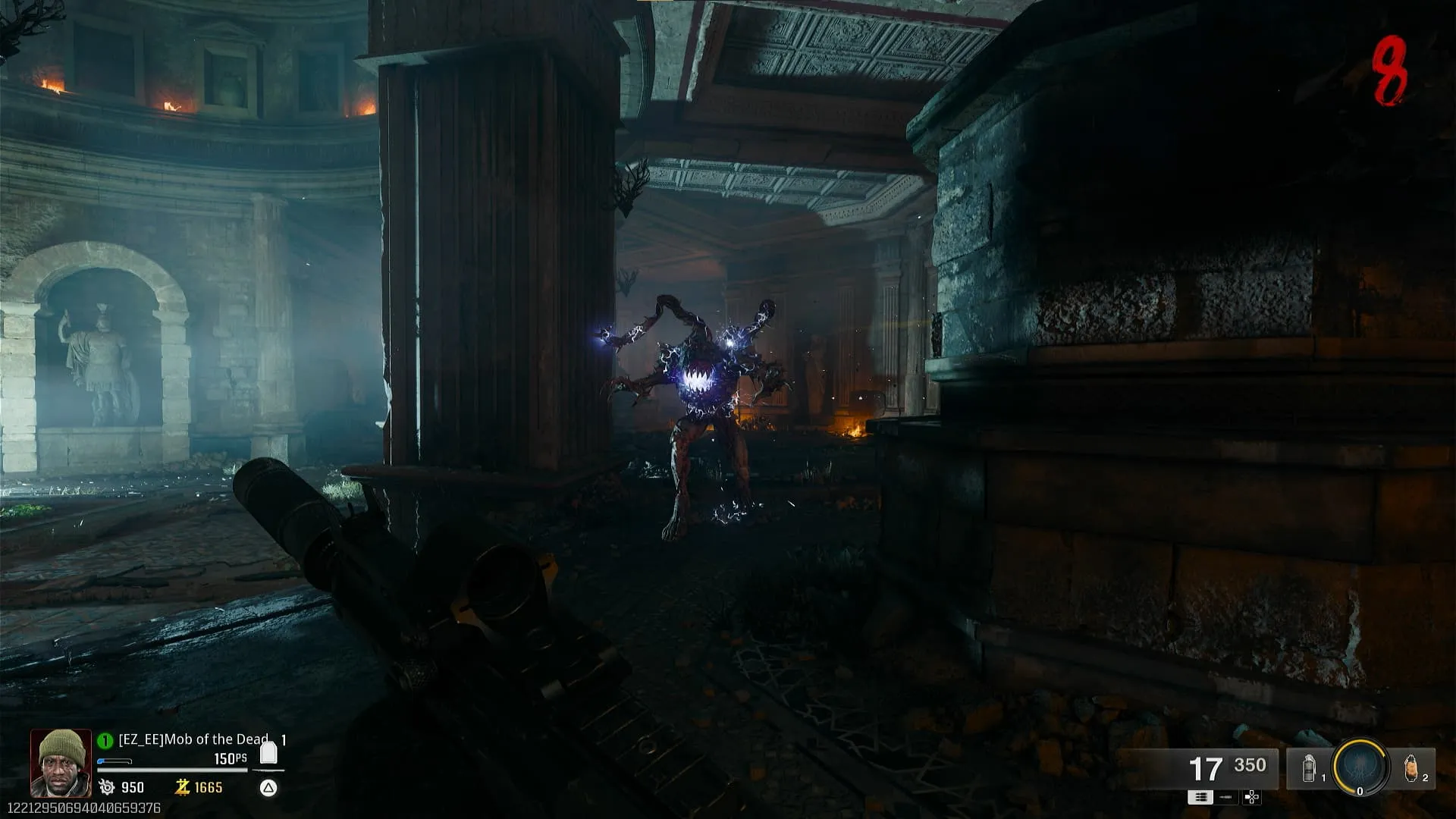The height and width of the screenshot is (819, 1456).
Task: Click the green player number badge
Action: 105,740
